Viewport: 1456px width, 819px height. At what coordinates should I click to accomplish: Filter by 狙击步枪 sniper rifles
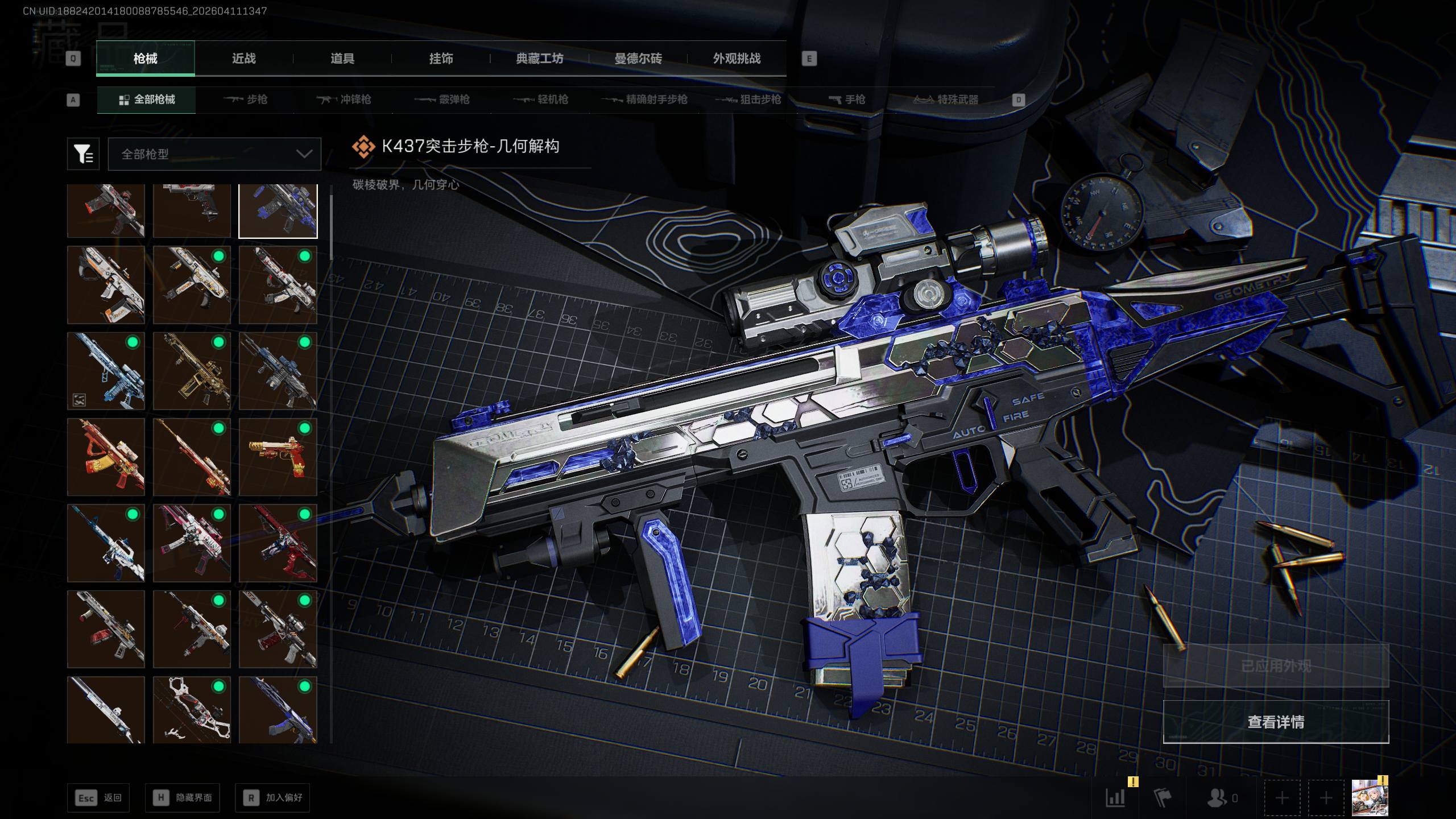click(x=748, y=100)
